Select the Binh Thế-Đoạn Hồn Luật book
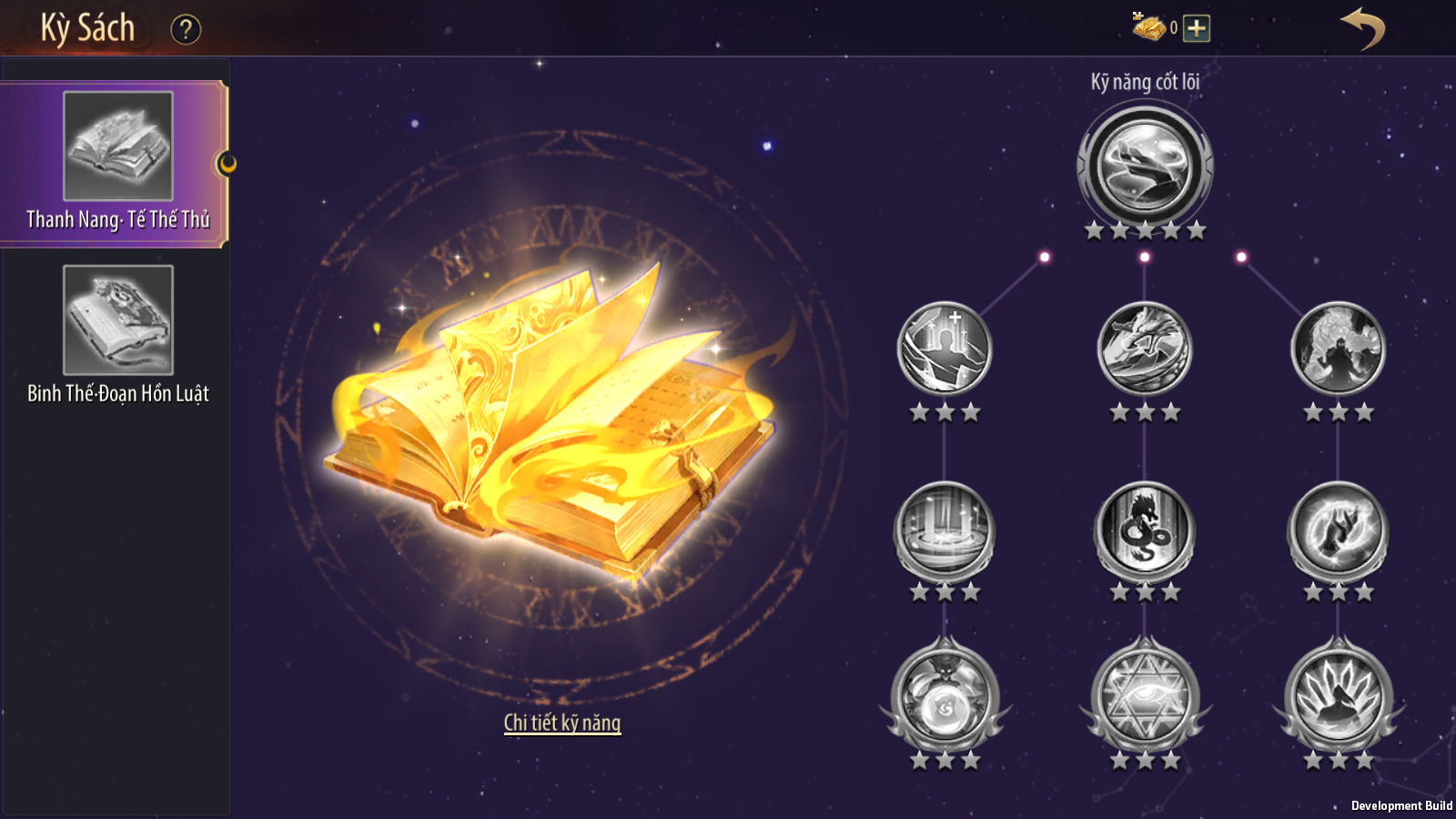The height and width of the screenshot is (819, 1456). coord(117,334)
